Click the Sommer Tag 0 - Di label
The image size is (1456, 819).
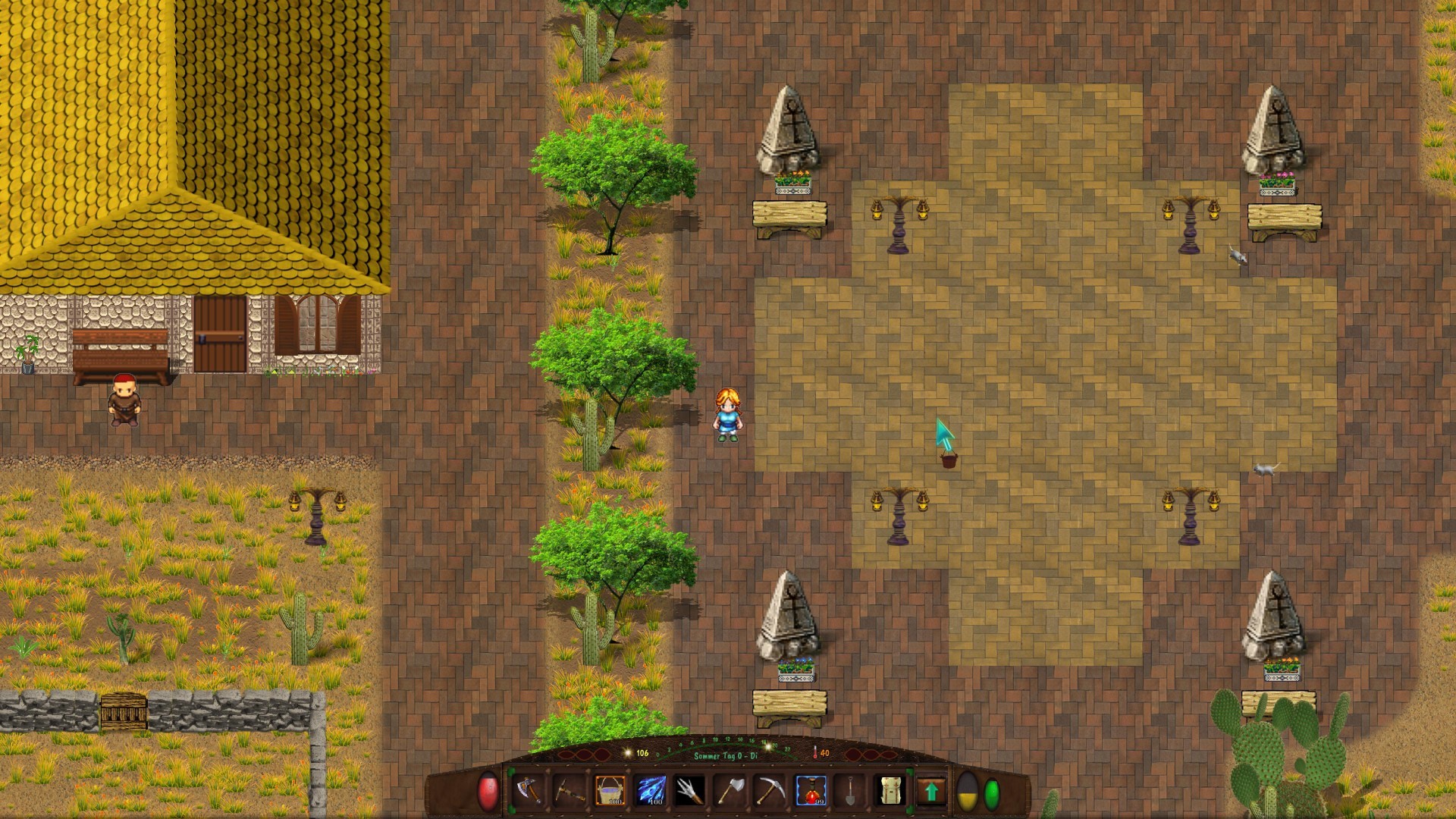(724, 755)
